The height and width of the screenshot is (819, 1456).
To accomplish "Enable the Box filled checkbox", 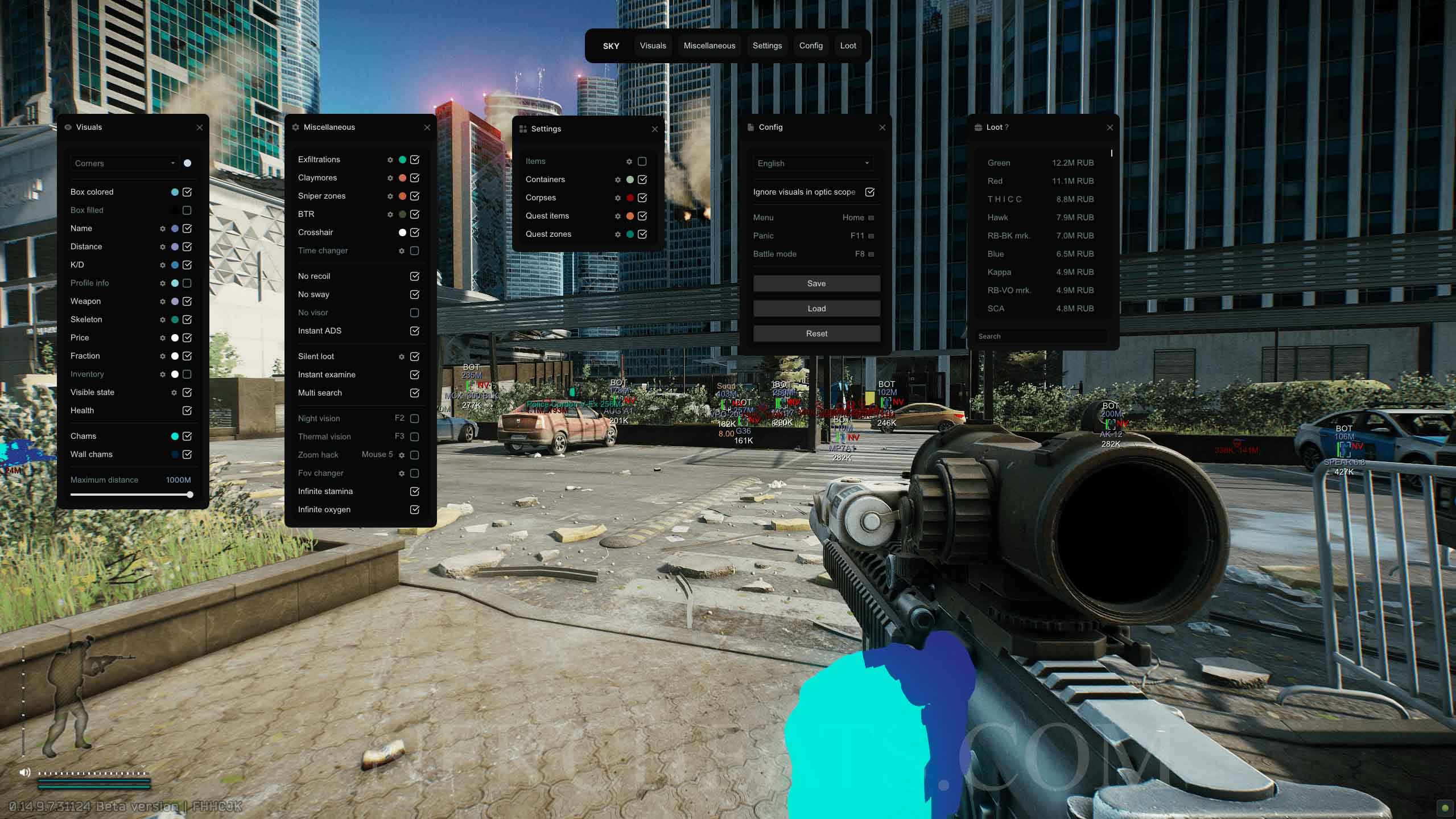I will point(187,210).
